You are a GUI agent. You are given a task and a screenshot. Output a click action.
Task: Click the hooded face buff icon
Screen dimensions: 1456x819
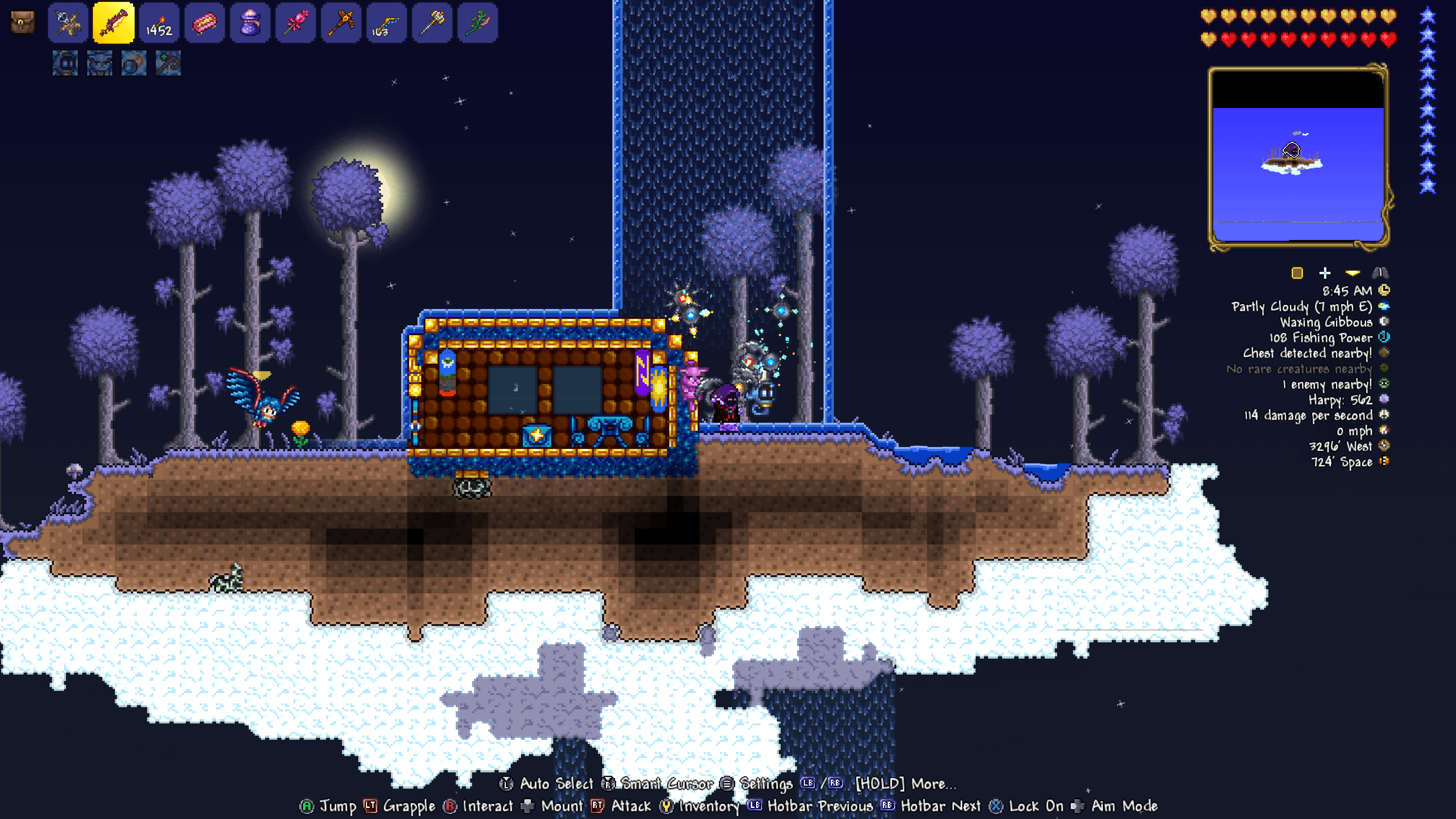[65, 63]
